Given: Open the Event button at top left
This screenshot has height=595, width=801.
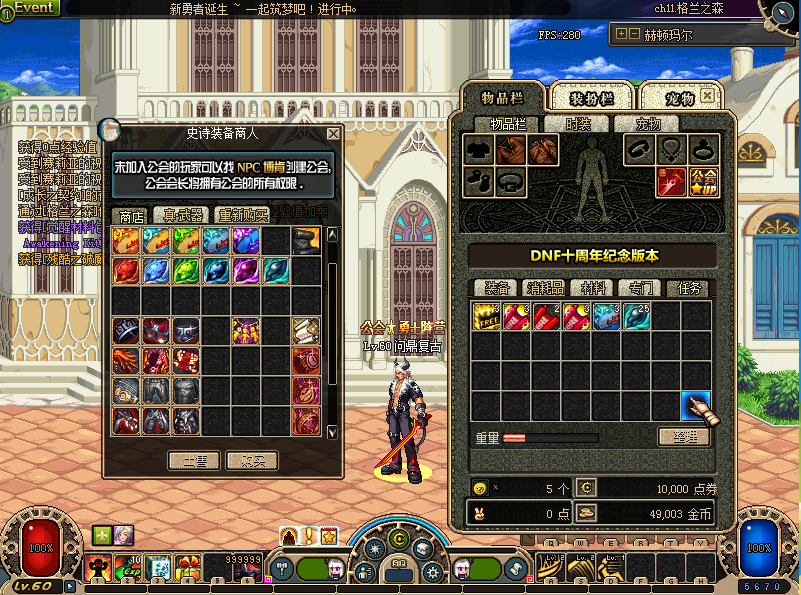Looking at the screenshot, I should click(32, 7).
